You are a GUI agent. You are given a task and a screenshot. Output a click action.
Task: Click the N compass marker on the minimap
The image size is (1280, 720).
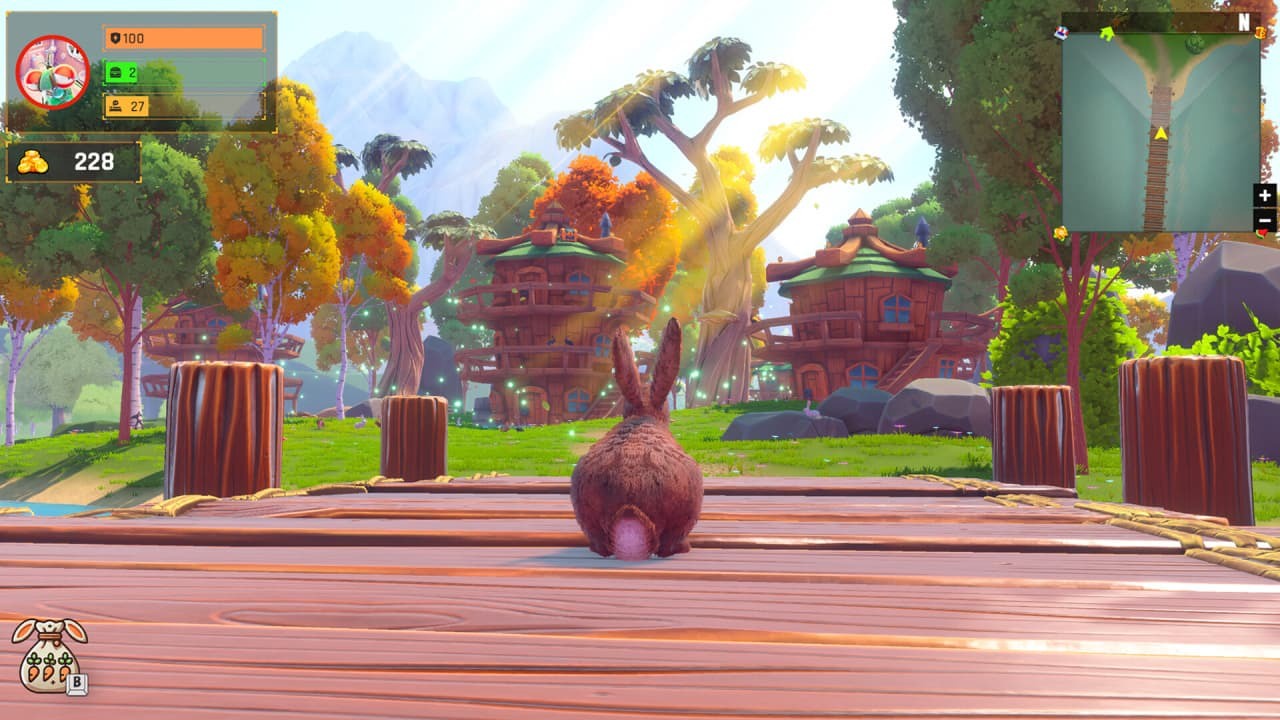click(x=1243, y=22)
